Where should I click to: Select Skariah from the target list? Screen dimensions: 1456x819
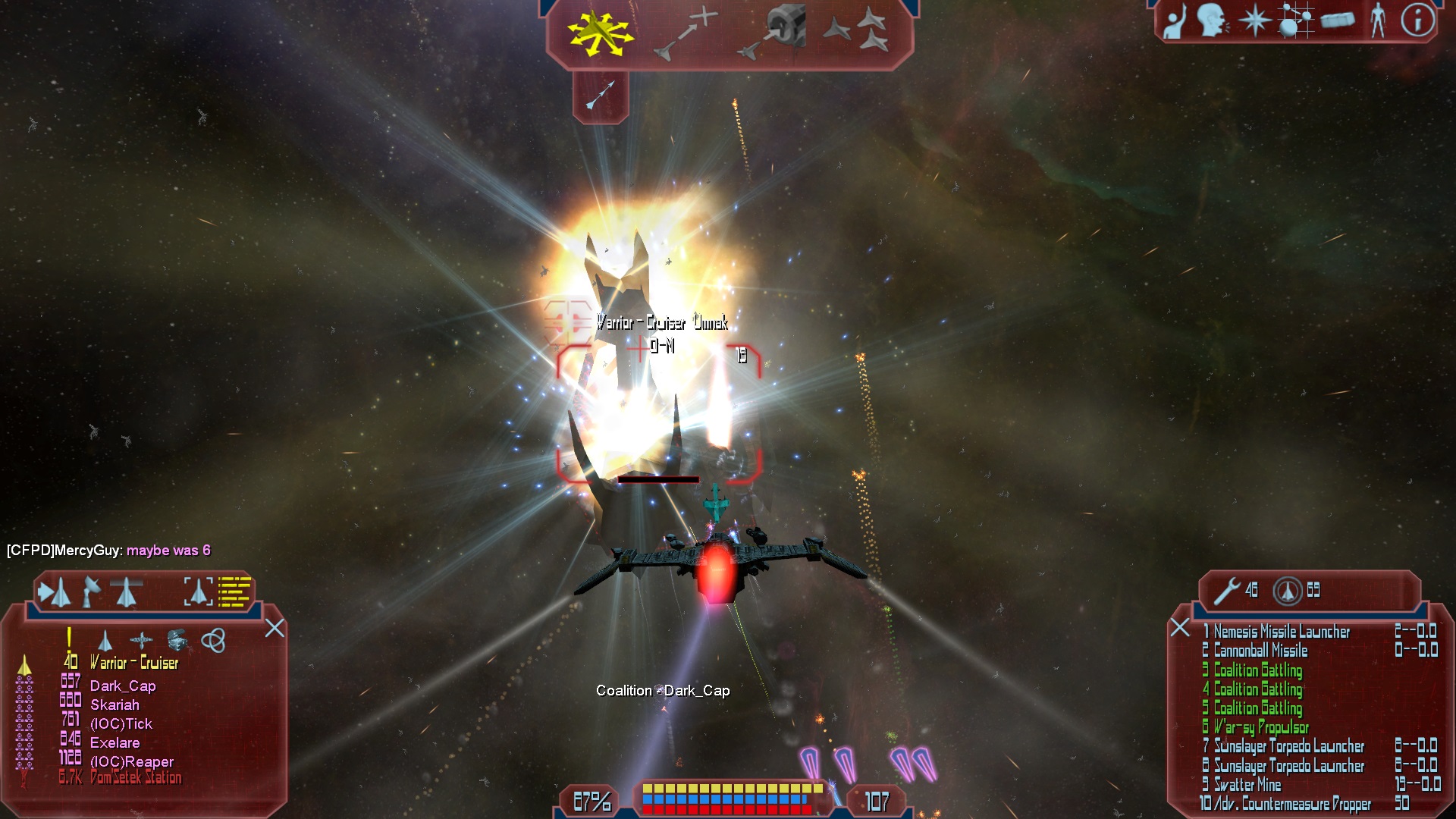(x=115, y=705)
